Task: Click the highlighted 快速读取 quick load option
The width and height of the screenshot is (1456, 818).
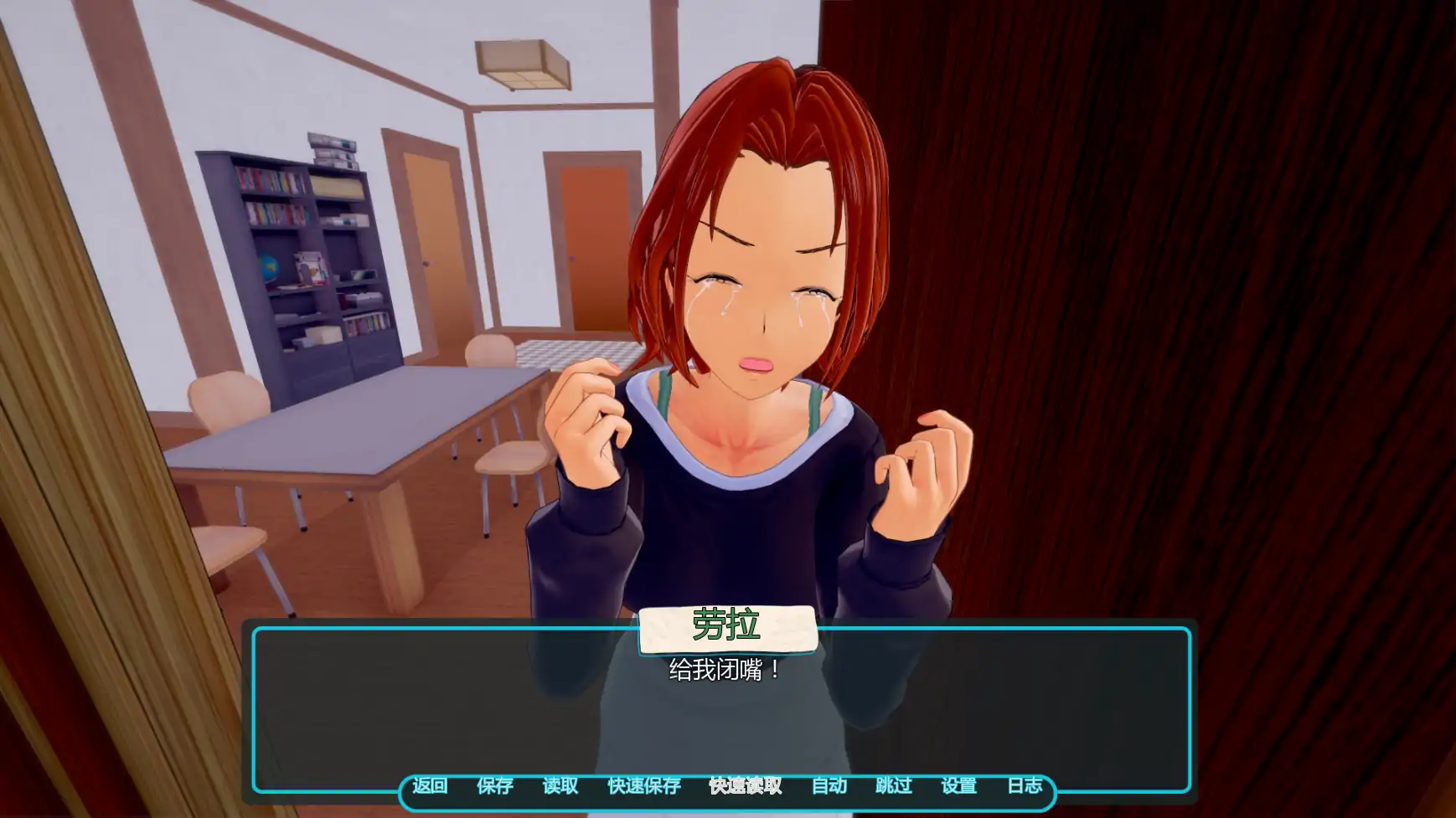Action: [x=744, y=786]
